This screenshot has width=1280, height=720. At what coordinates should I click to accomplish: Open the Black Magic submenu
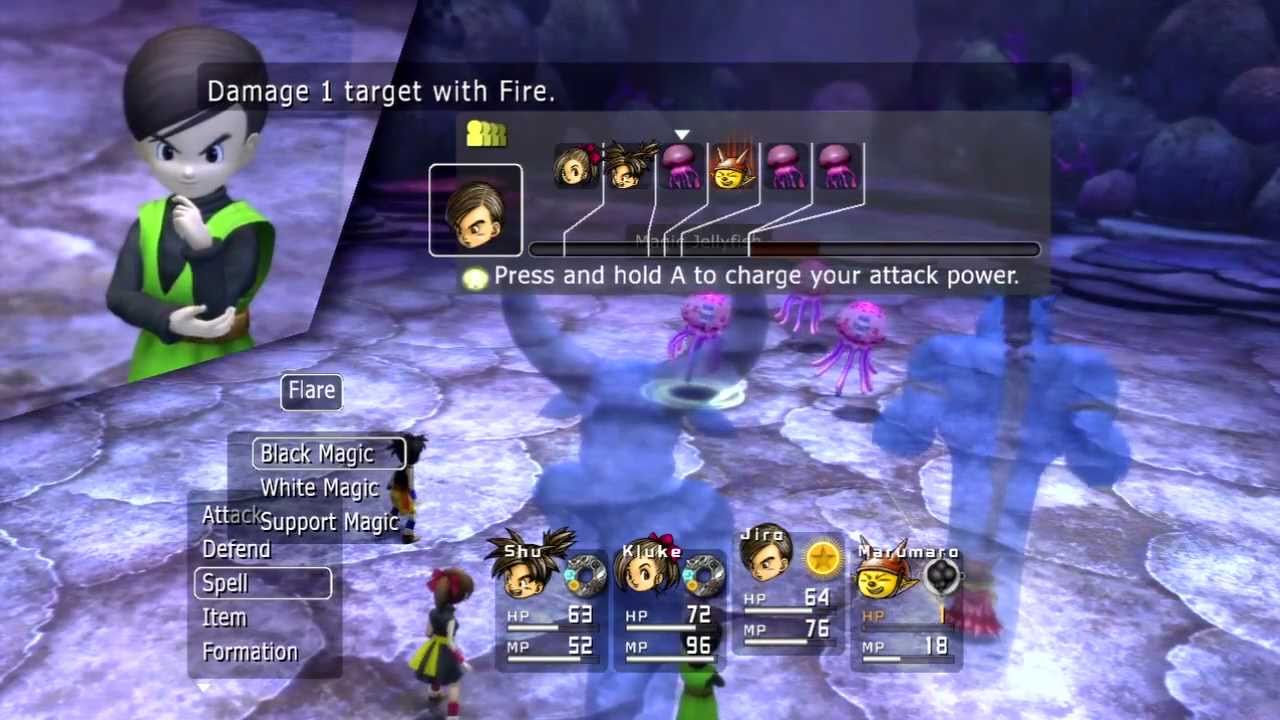pos(317,453)
